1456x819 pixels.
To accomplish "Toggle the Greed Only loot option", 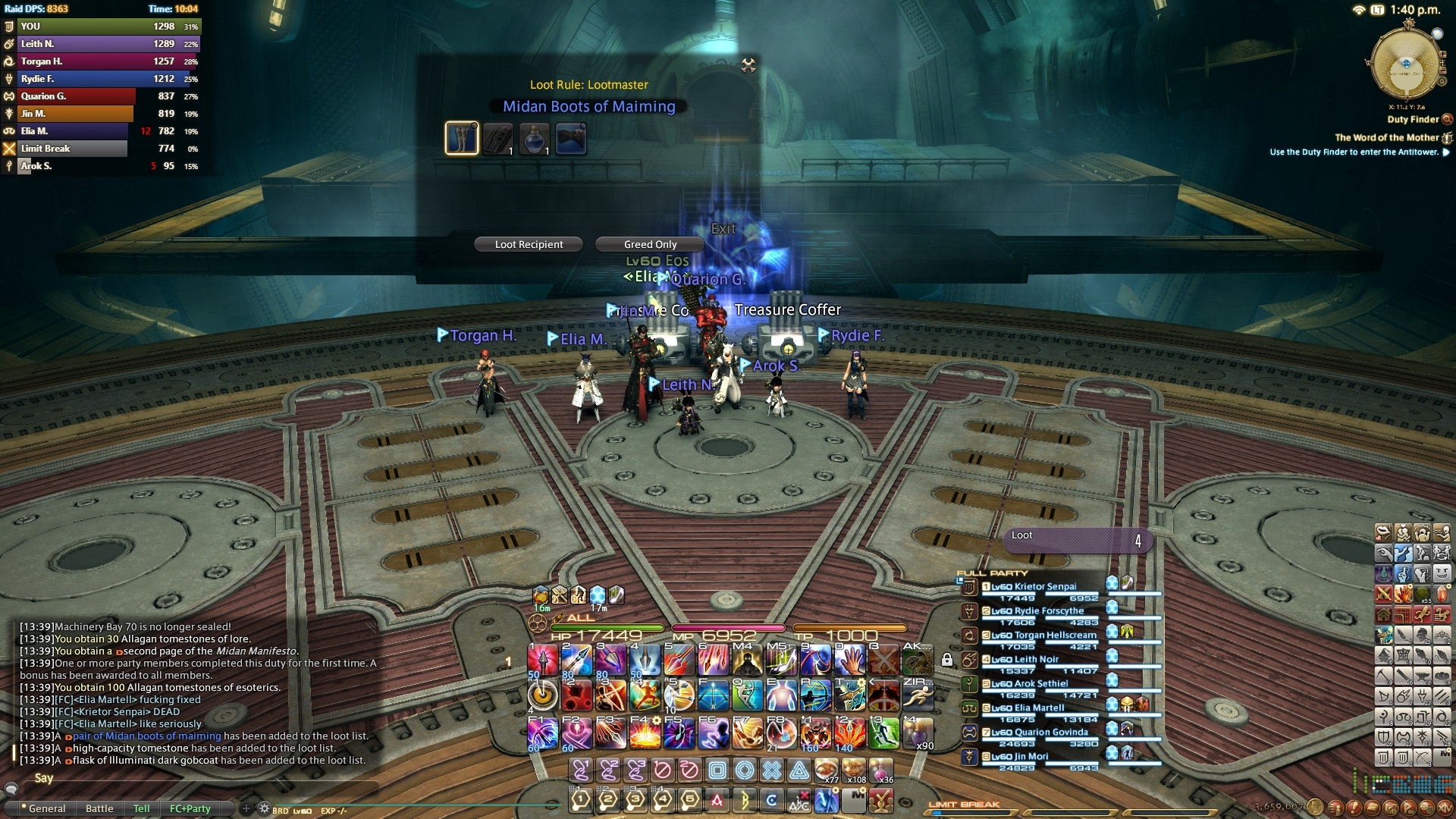I will [x=648, y=244].
